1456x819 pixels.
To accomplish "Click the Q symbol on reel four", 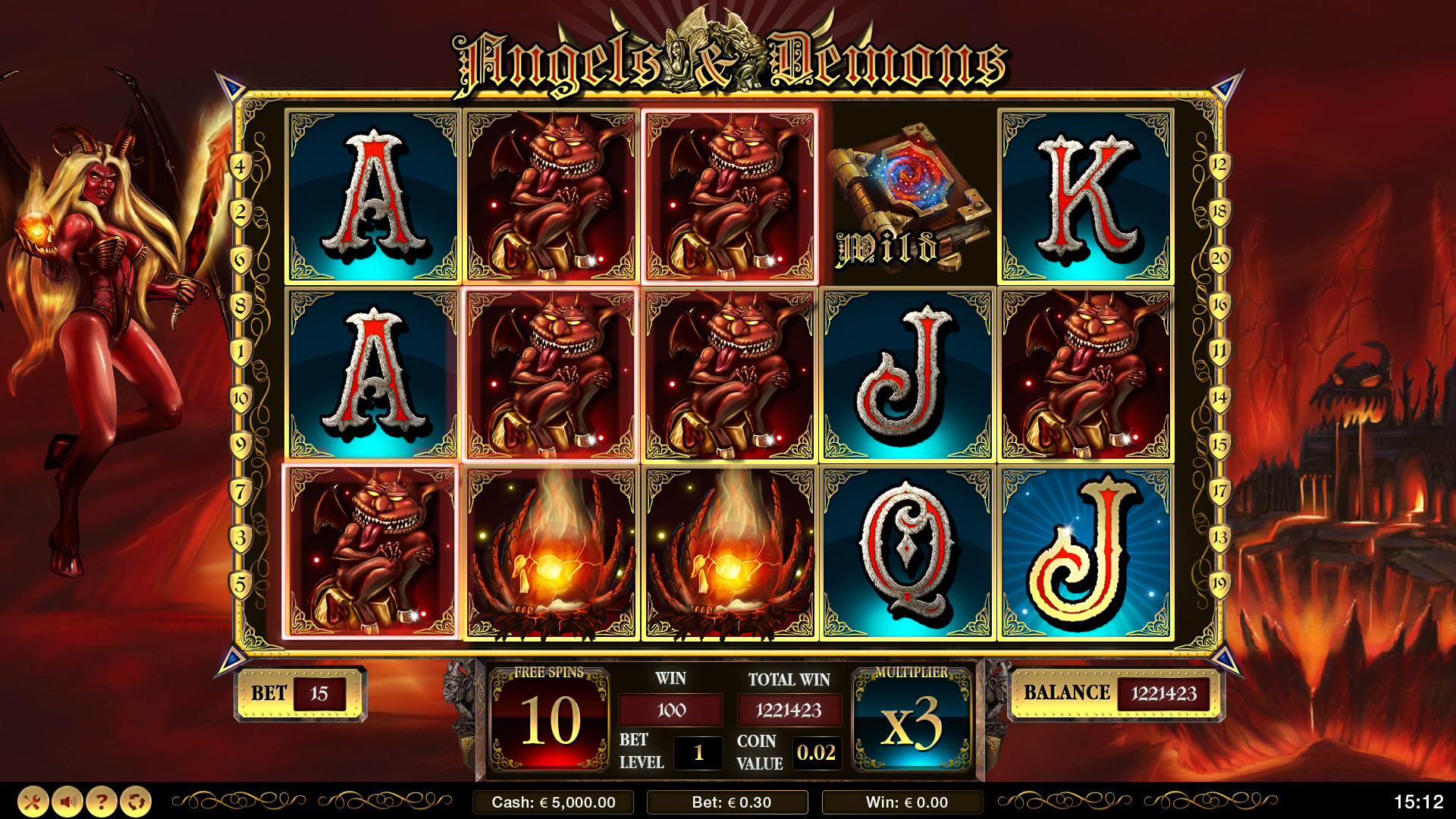I will coord(906,550).
